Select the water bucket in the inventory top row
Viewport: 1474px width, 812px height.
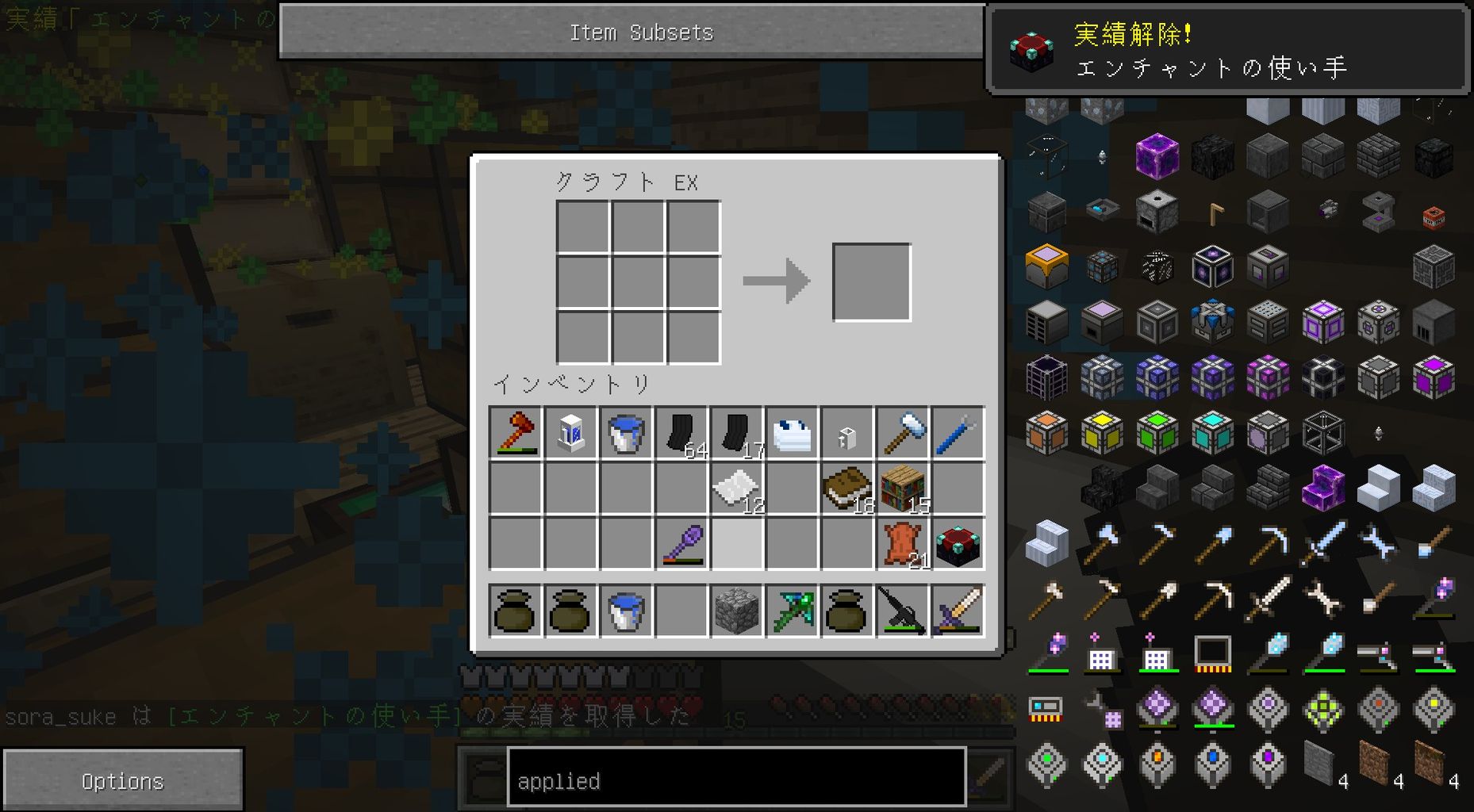tap(627, 432)
